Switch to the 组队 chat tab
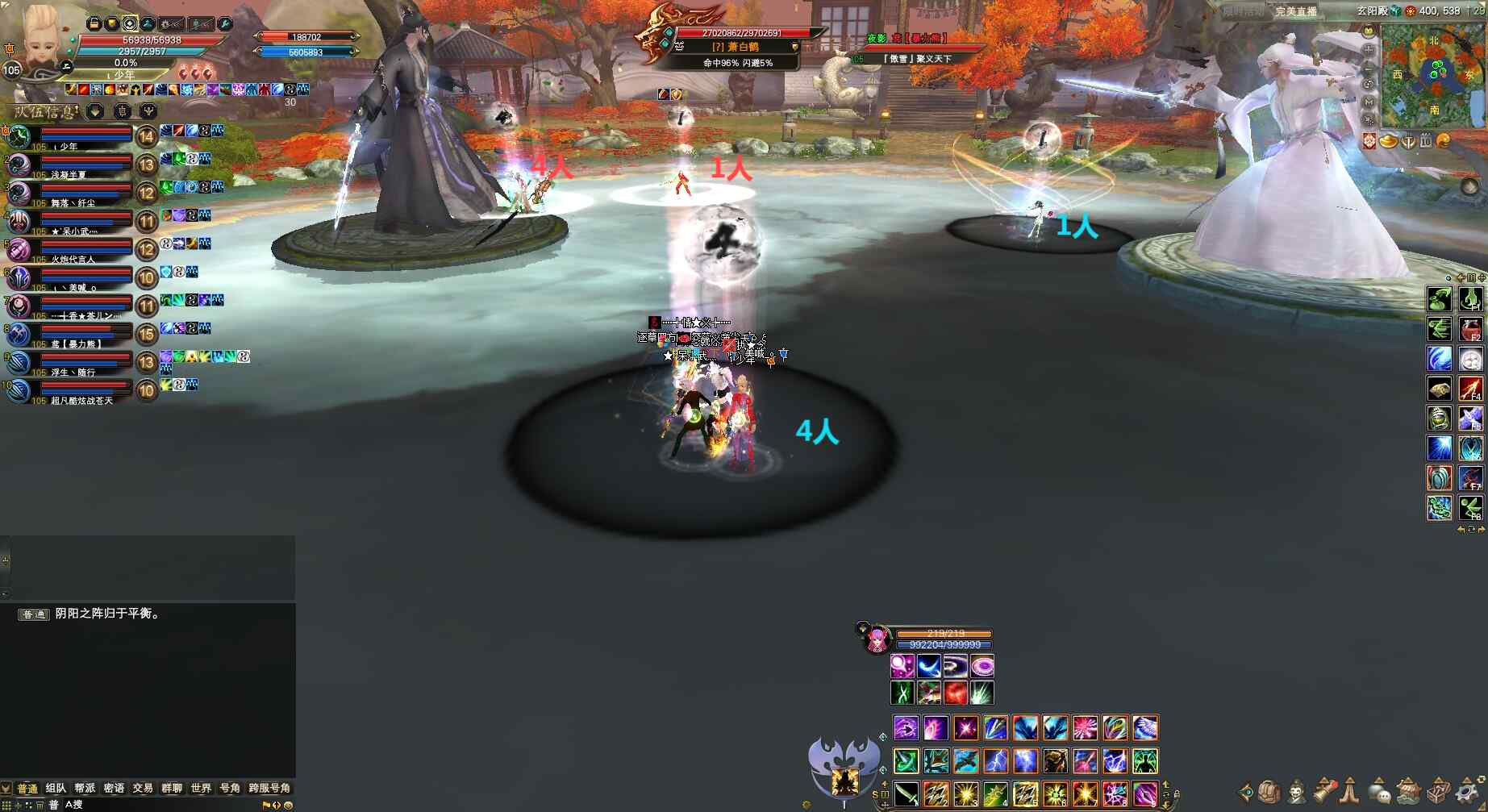This screenshot has width=1488, height=812. coord(56,788)
